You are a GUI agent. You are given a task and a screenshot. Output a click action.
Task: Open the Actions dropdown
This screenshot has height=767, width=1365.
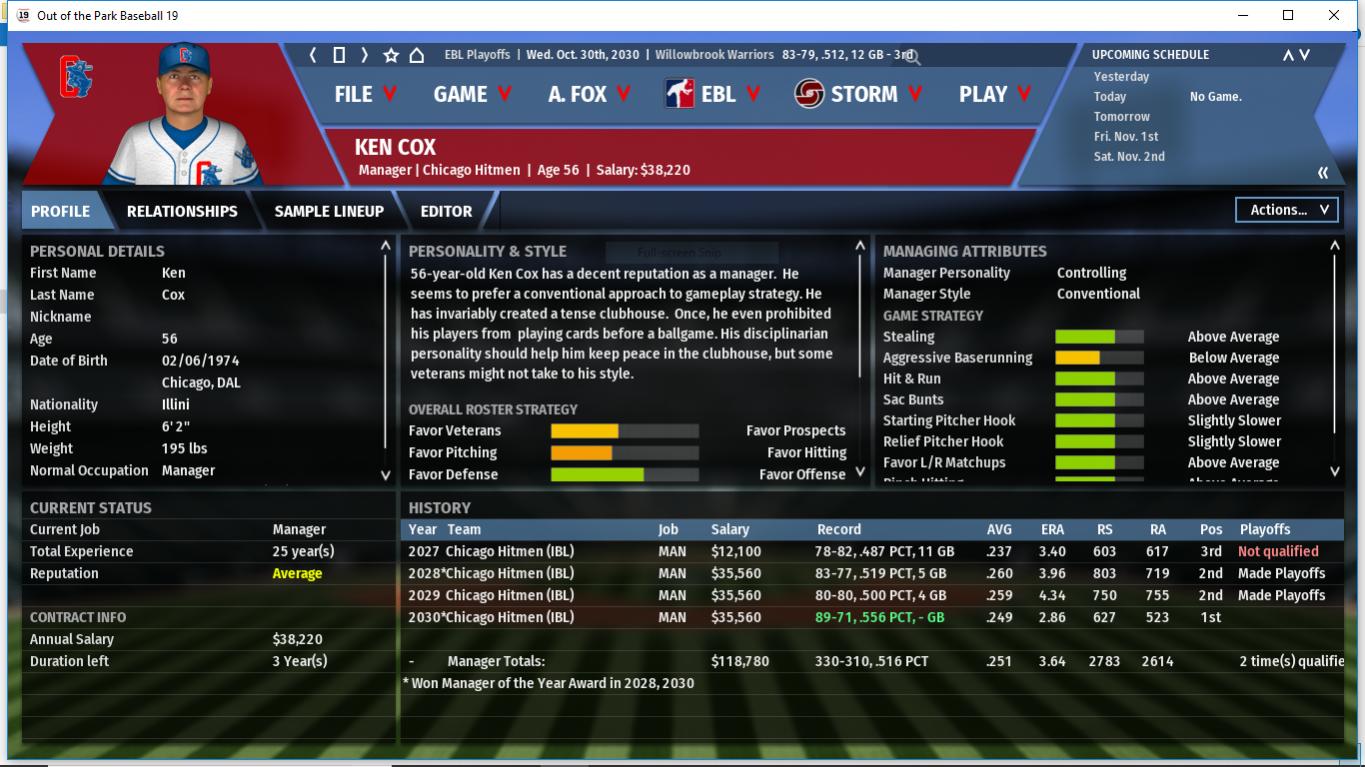[x=1287, y=210]
